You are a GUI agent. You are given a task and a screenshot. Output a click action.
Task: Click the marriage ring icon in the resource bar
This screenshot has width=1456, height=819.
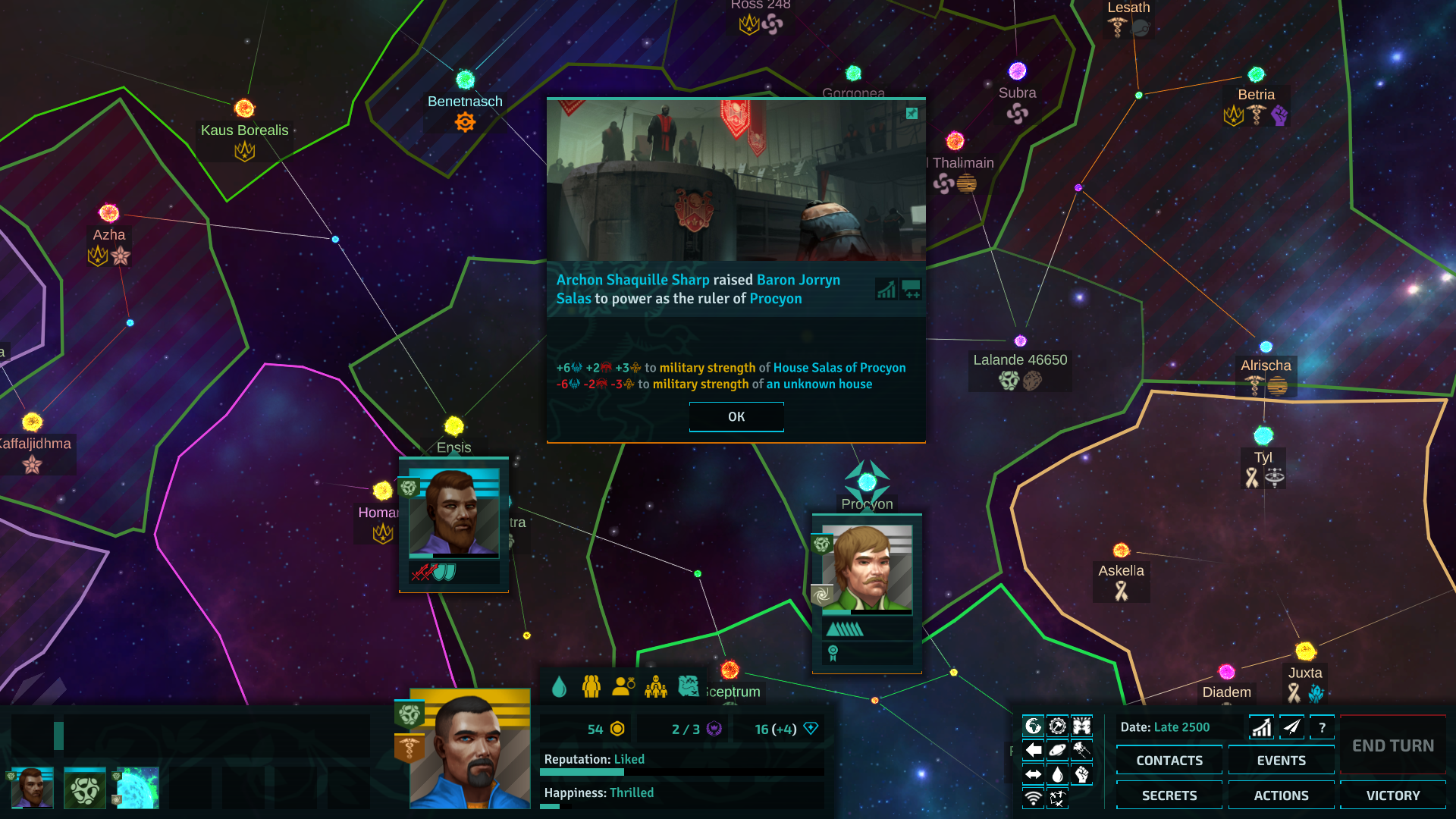624,686
